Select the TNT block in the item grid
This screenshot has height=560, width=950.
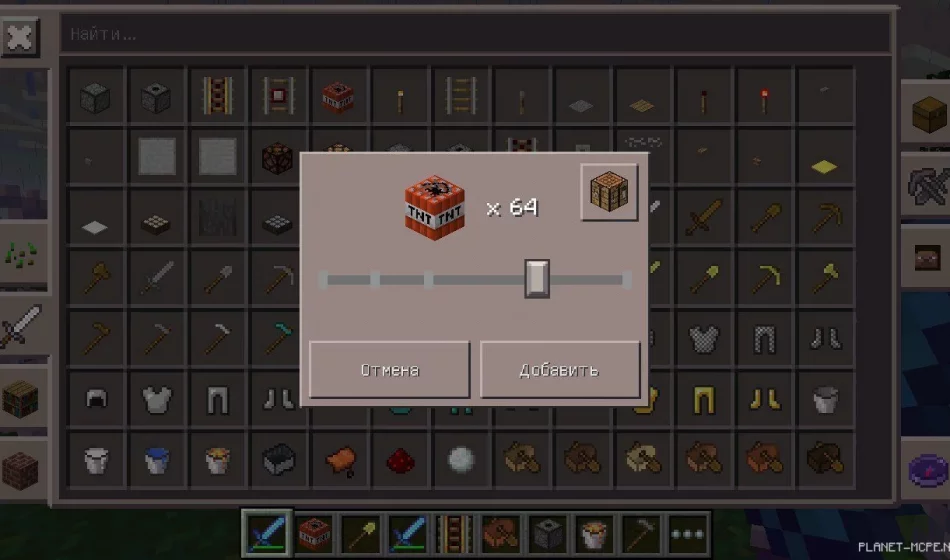tap(339, 98)
